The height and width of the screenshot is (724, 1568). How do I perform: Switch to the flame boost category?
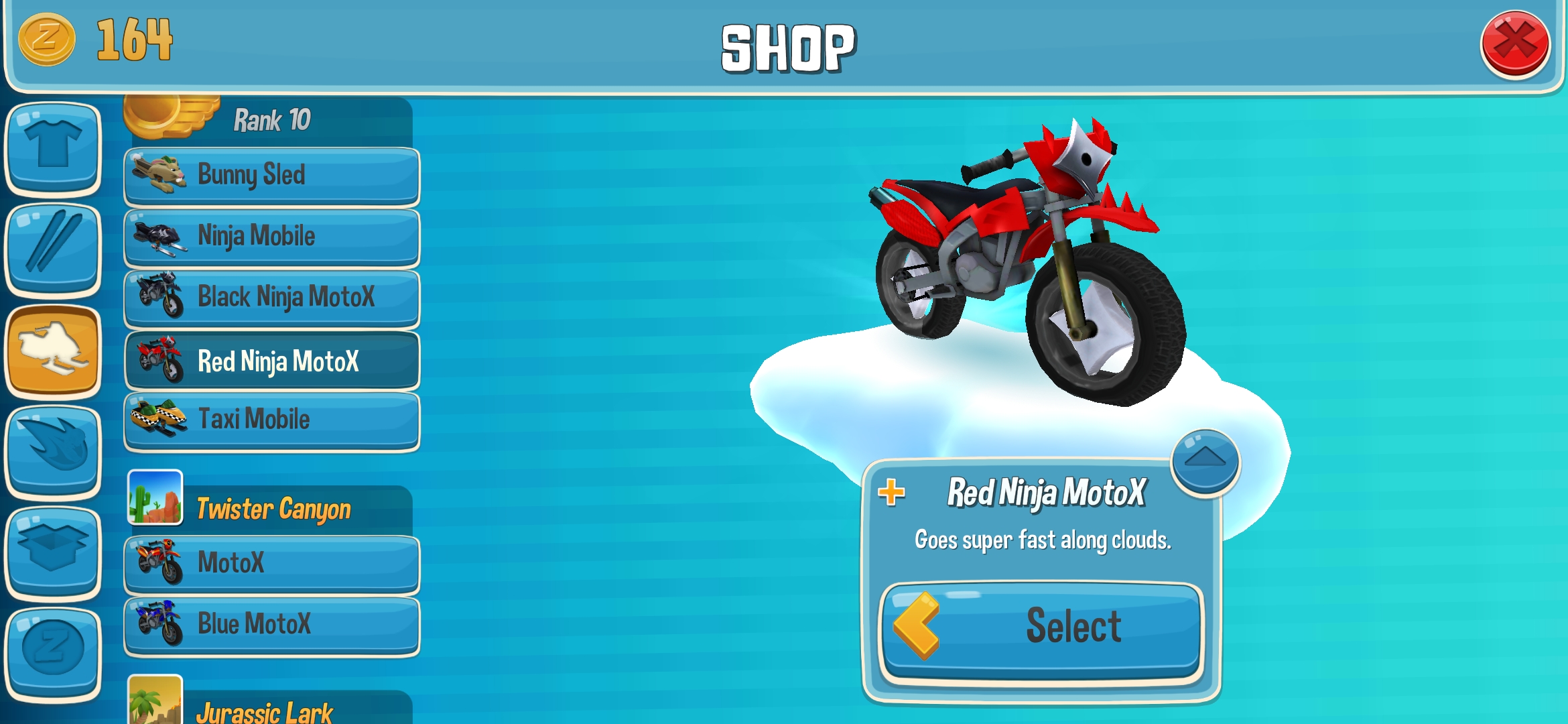click(53, 451)
